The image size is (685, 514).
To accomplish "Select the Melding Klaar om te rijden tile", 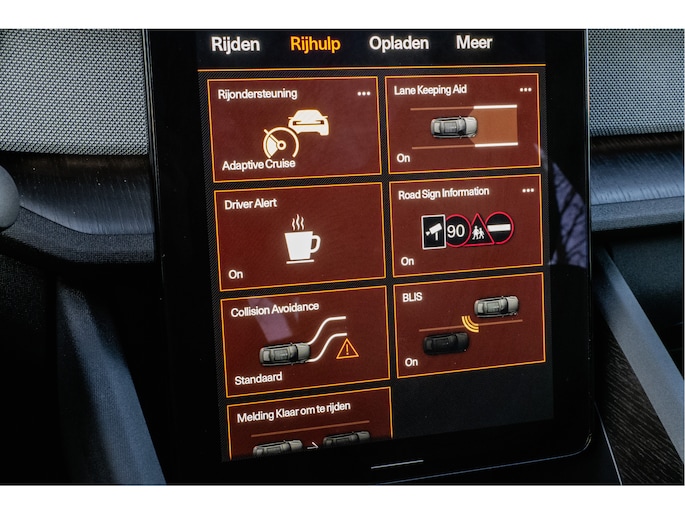I will click(x=309, y=425).
